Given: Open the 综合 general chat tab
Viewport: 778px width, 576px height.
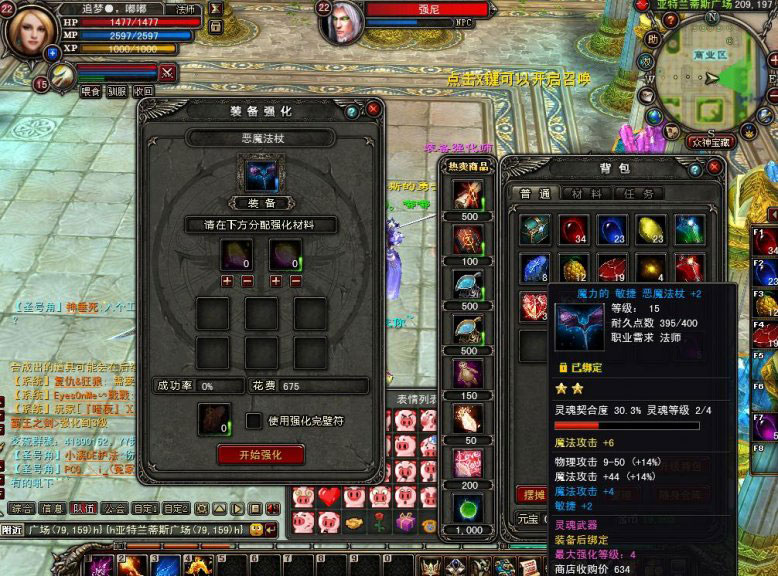Looking at the screenshot, I should [x=22, y=508].
